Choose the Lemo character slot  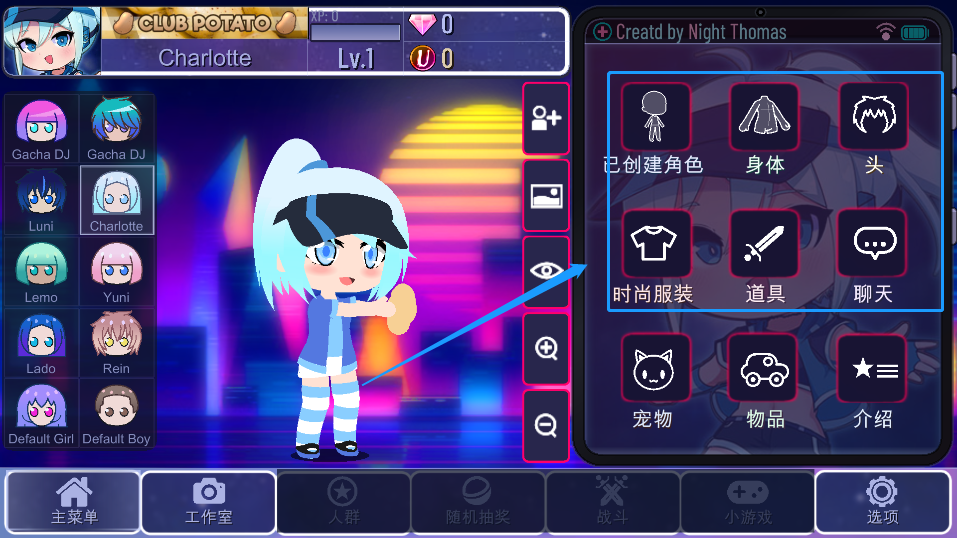[42, 271]
